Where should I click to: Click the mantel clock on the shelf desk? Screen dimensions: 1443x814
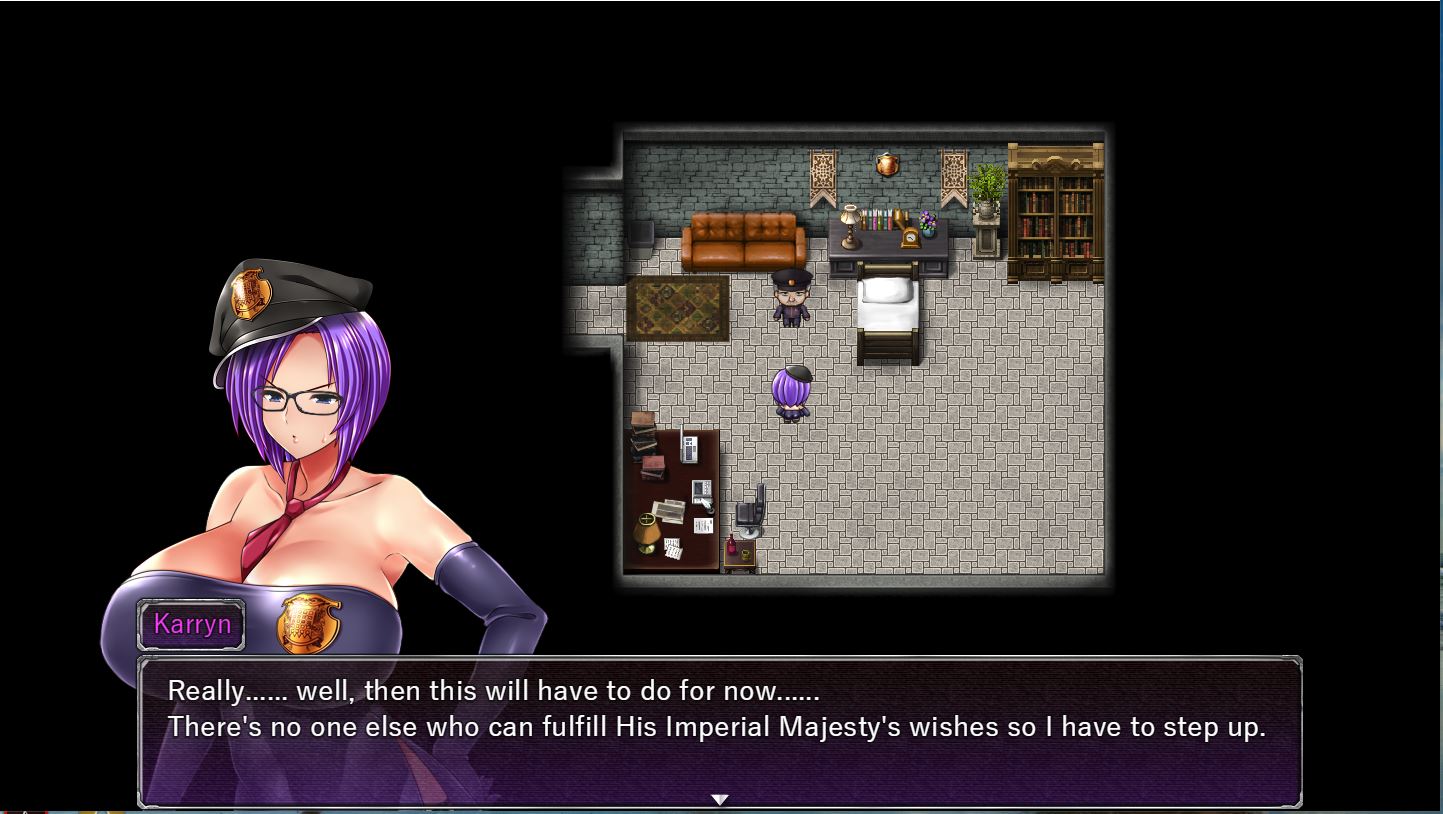pos(911,237)
